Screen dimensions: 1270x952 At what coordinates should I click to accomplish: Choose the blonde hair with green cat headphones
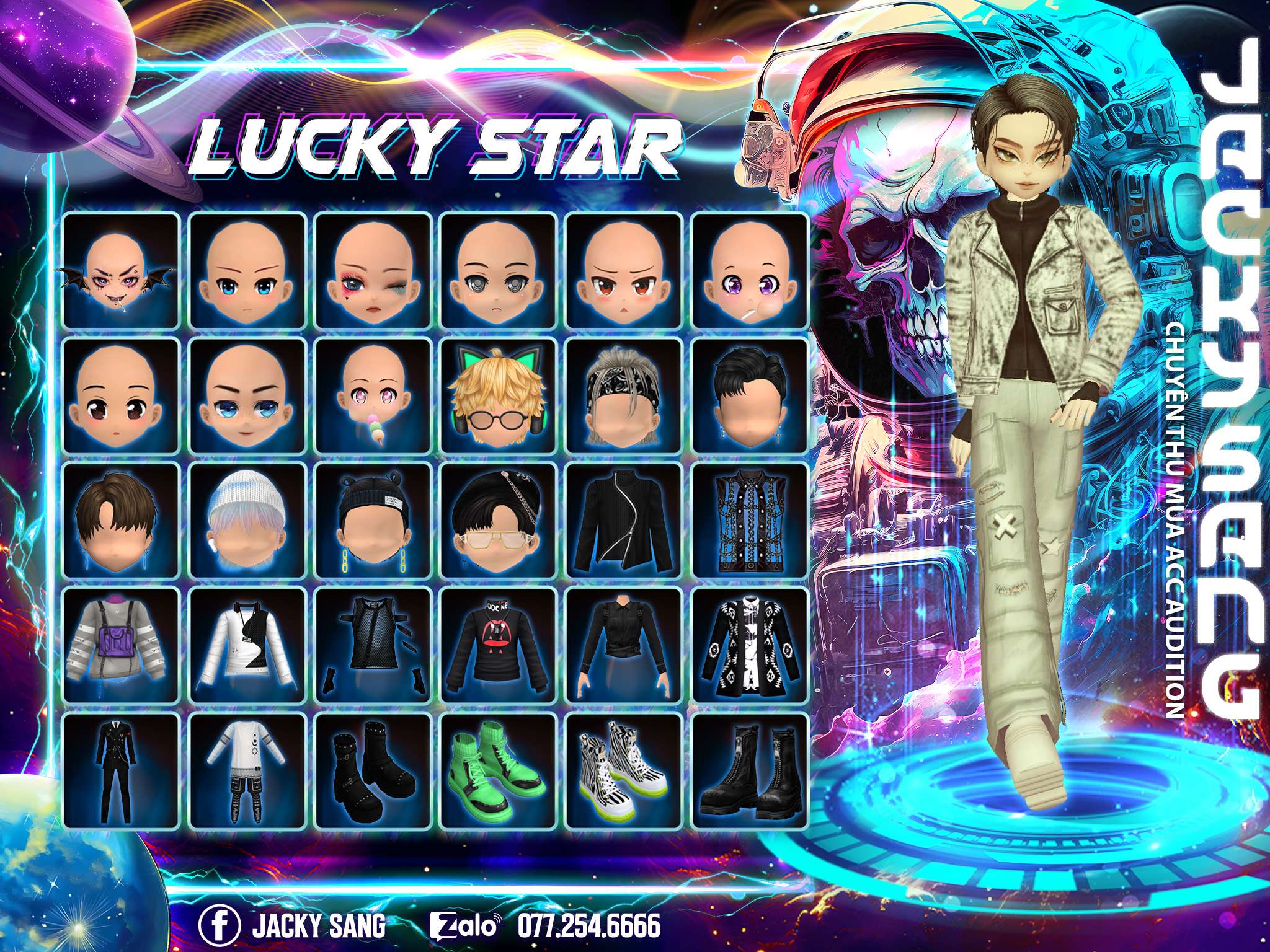click(498, 395)
